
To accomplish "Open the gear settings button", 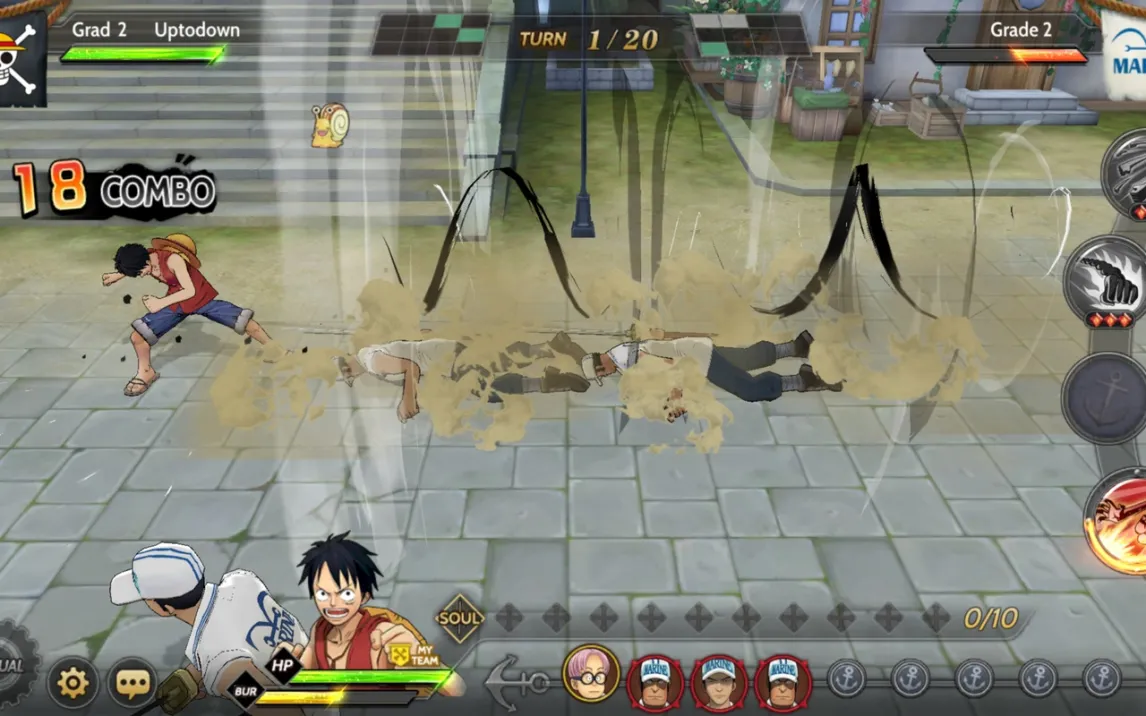I will [x=73, y=683].
